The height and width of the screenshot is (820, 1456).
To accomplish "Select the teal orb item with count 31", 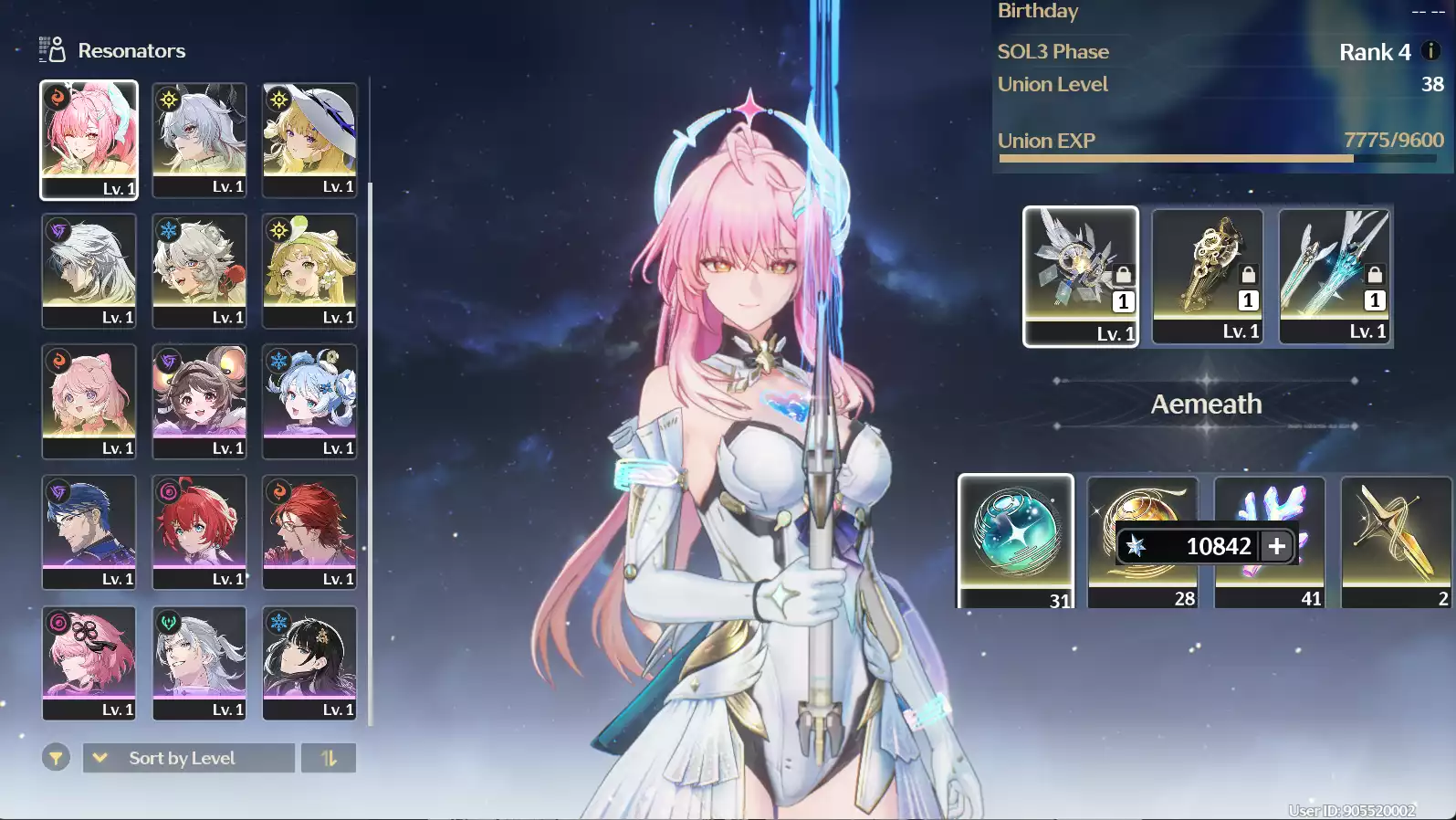I will tap(1016, 541).
